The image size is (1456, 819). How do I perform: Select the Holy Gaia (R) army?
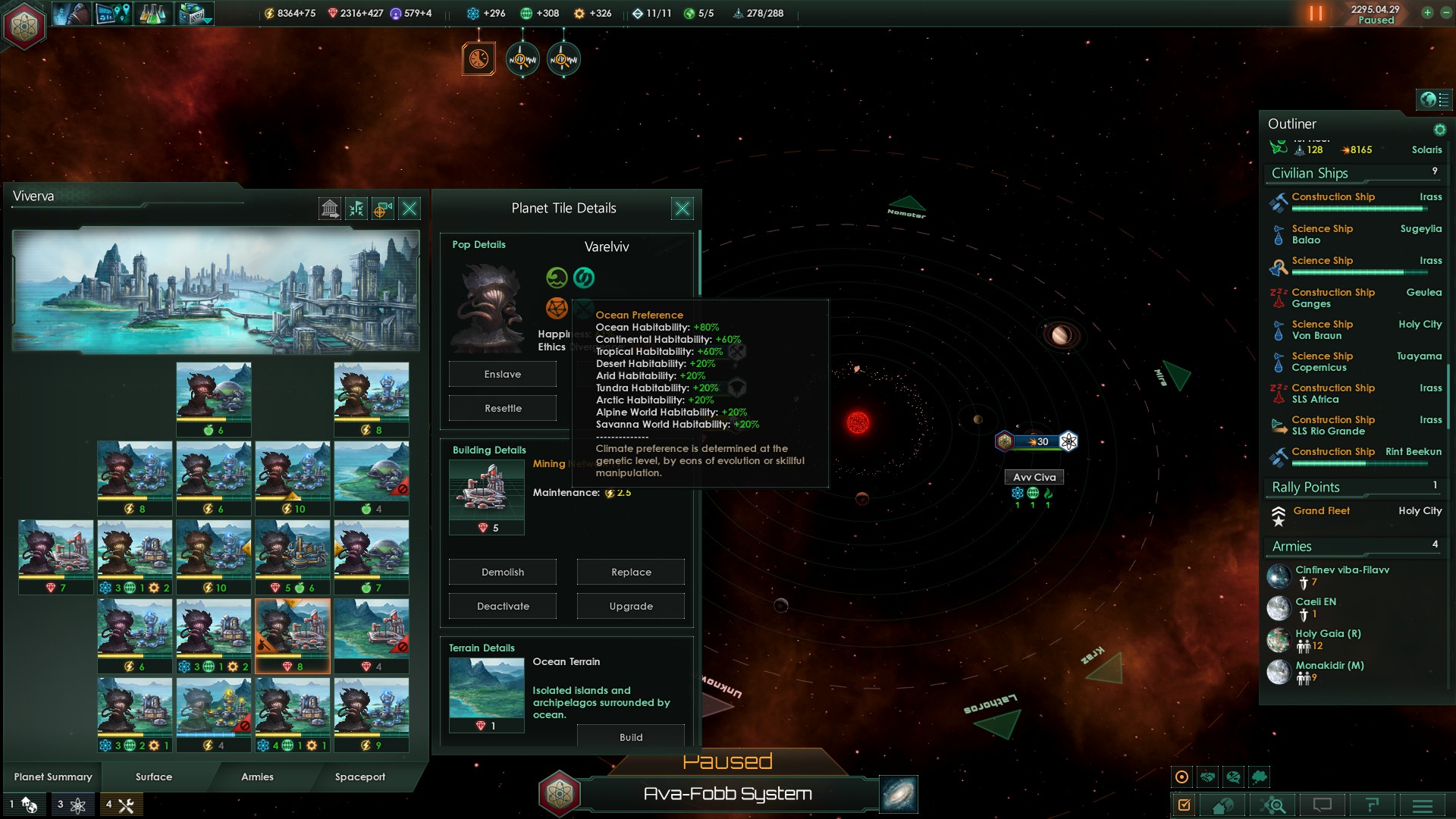point(1327,634)
